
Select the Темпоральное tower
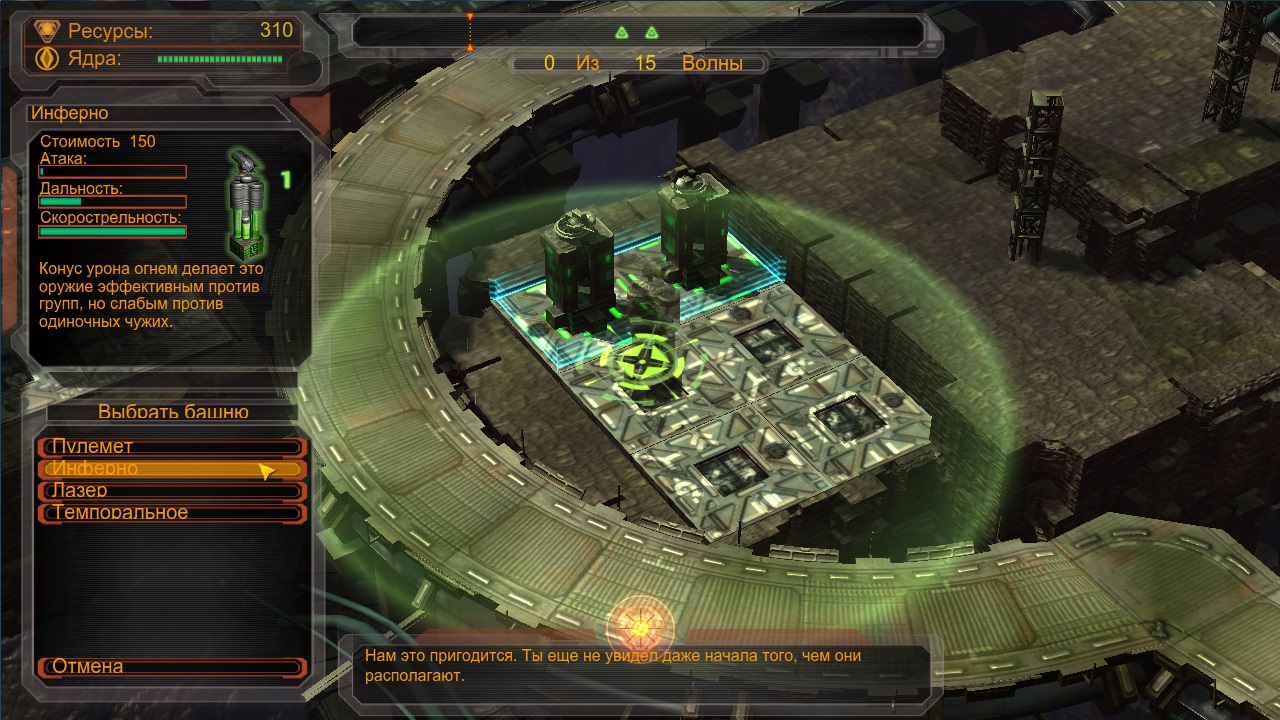point(170,513)
